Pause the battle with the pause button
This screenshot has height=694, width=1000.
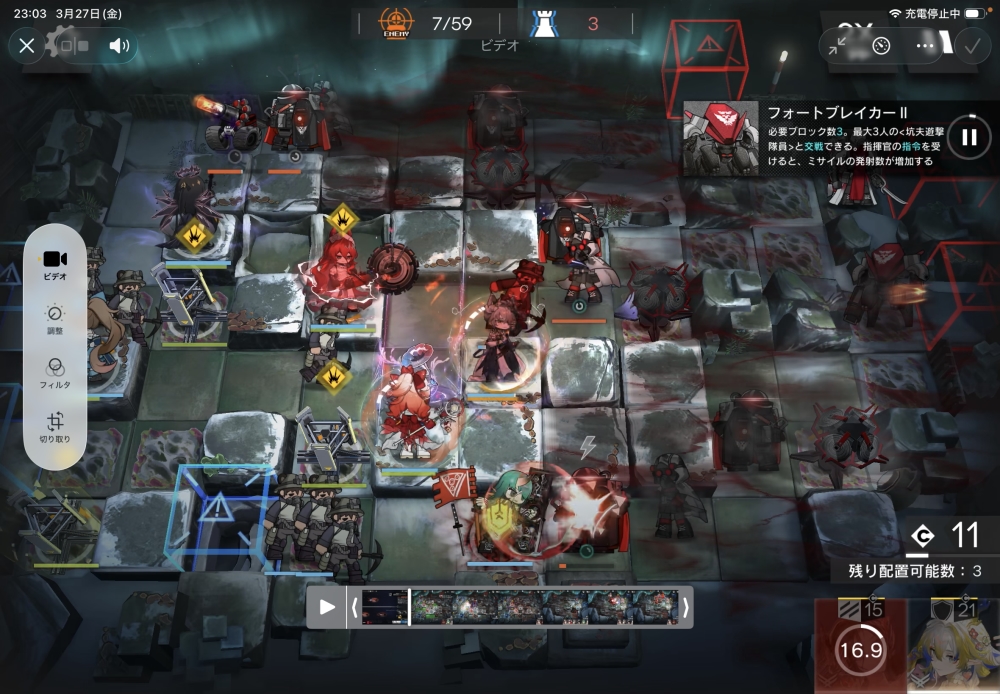tap(968, 137)
